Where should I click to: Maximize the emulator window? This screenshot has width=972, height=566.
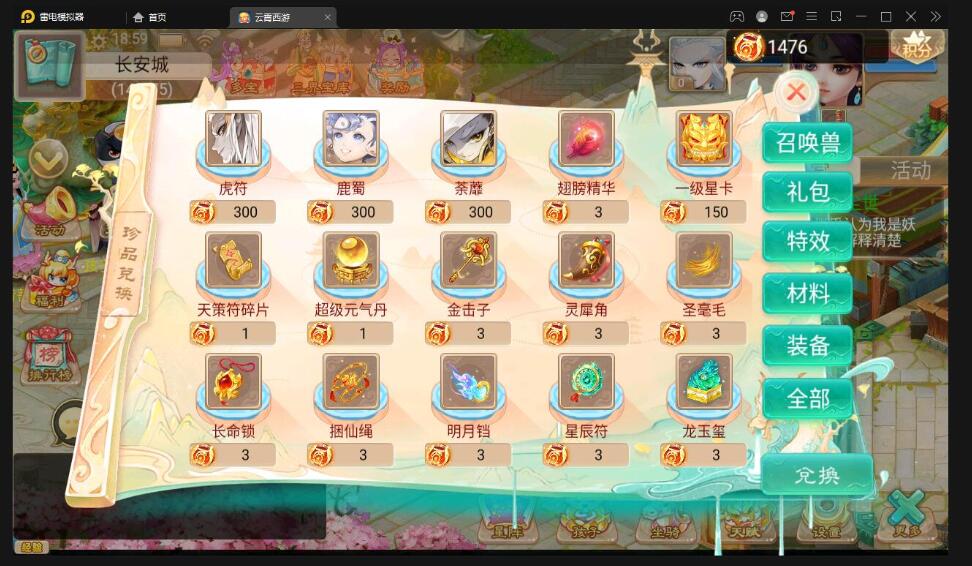[885, 17]
